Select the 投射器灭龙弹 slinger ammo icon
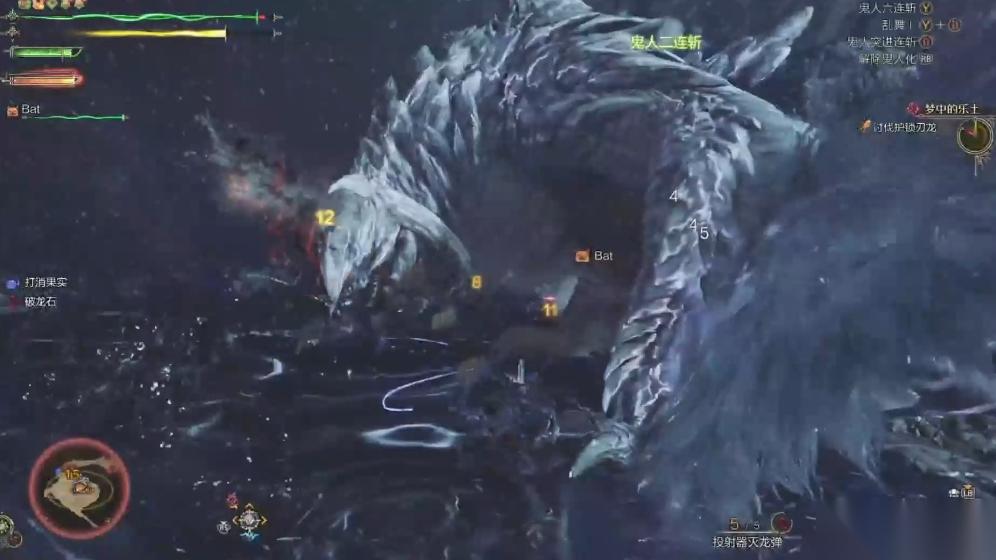Viewport: 996px width, 560px height. 781,523
